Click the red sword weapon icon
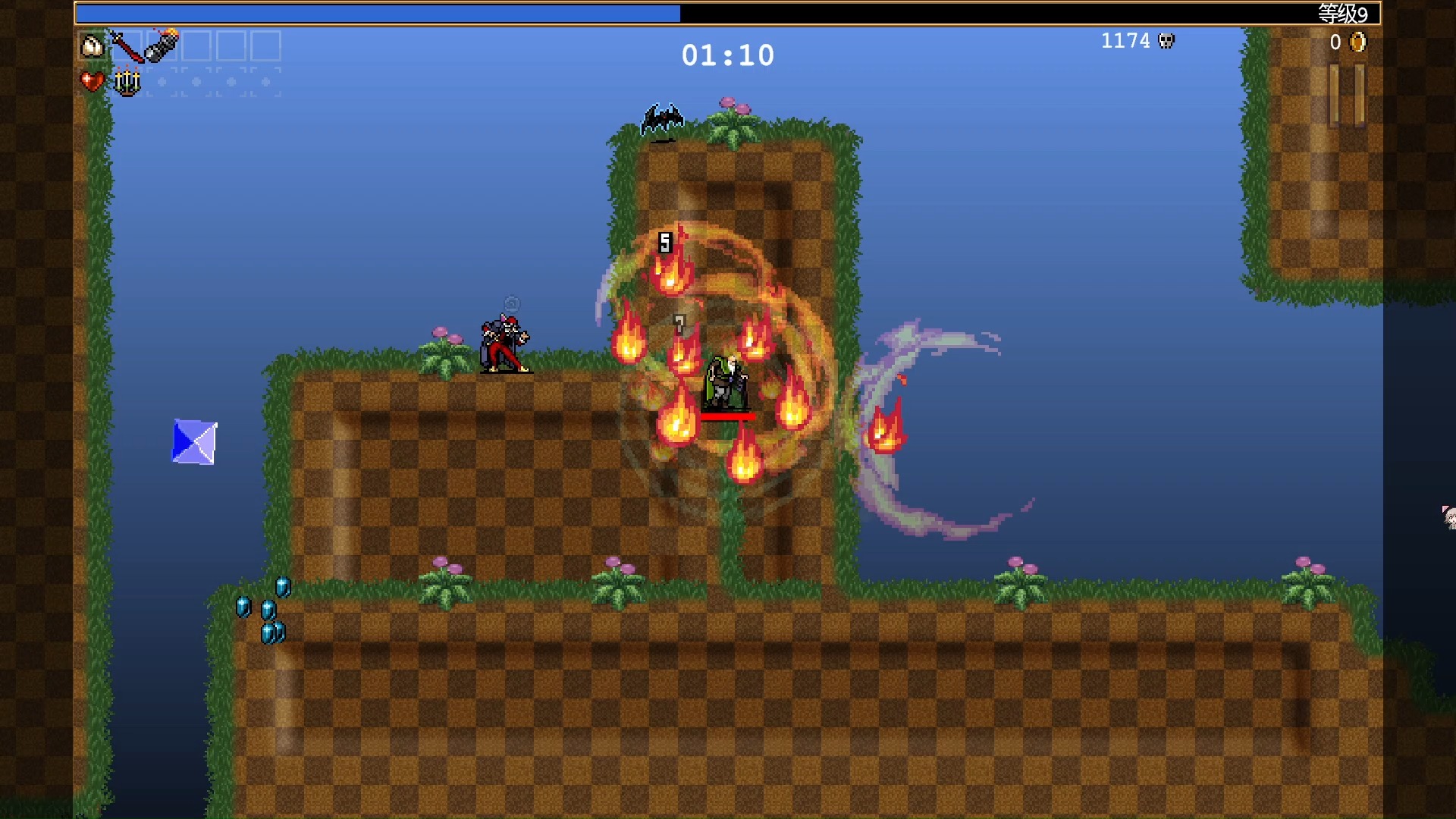Screen dimensions: 1456x819 [127, 46]
